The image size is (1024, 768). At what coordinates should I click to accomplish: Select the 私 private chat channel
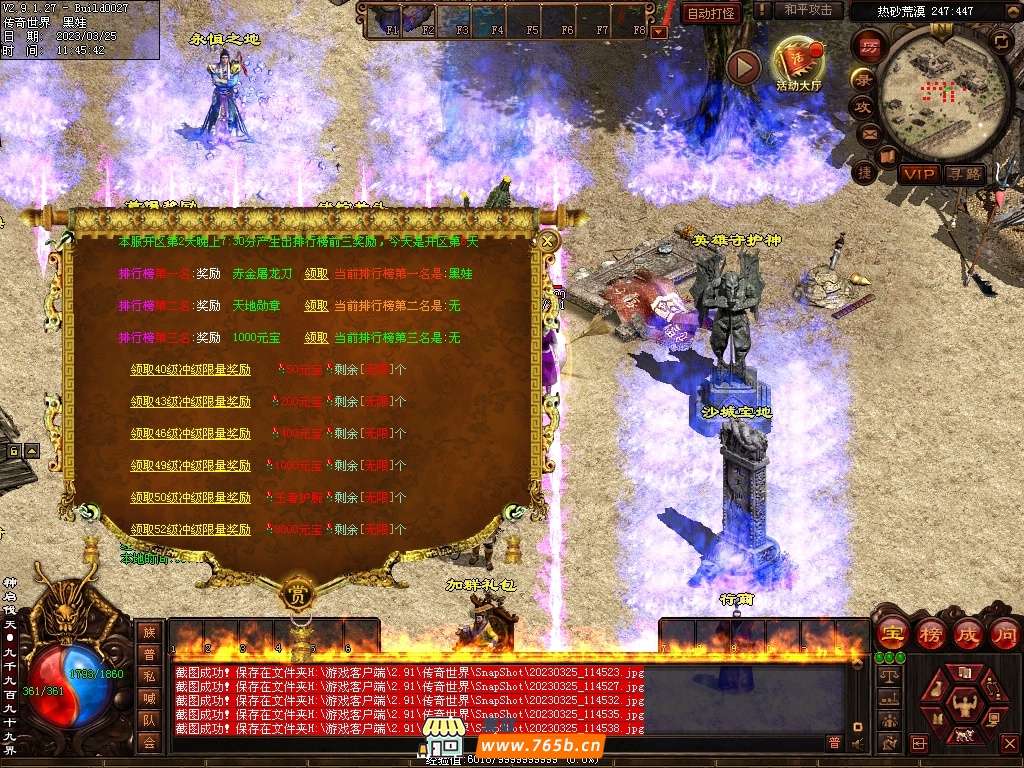pos(149,676)
